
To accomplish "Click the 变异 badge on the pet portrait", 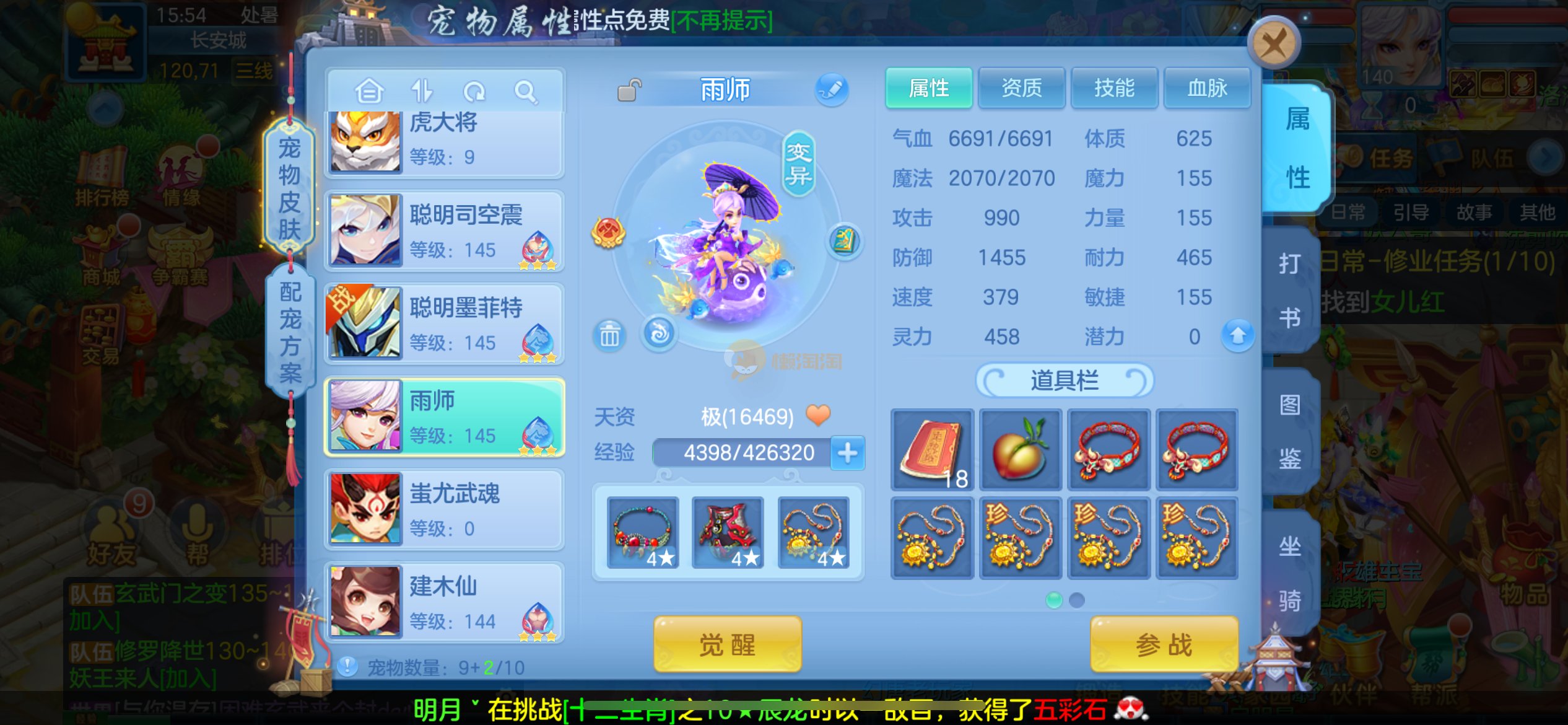I will tap(799, 164).
